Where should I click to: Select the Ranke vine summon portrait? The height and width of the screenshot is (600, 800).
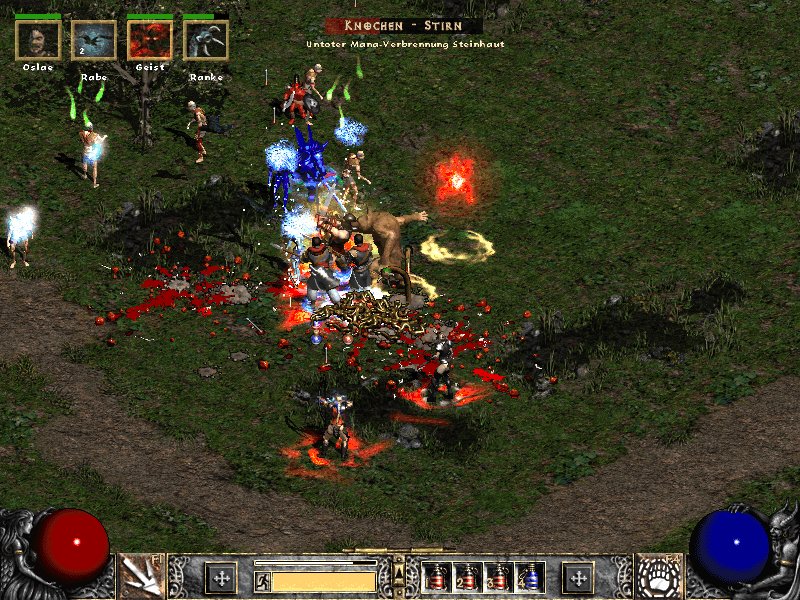pyautogui.click(x=206, y=40)
